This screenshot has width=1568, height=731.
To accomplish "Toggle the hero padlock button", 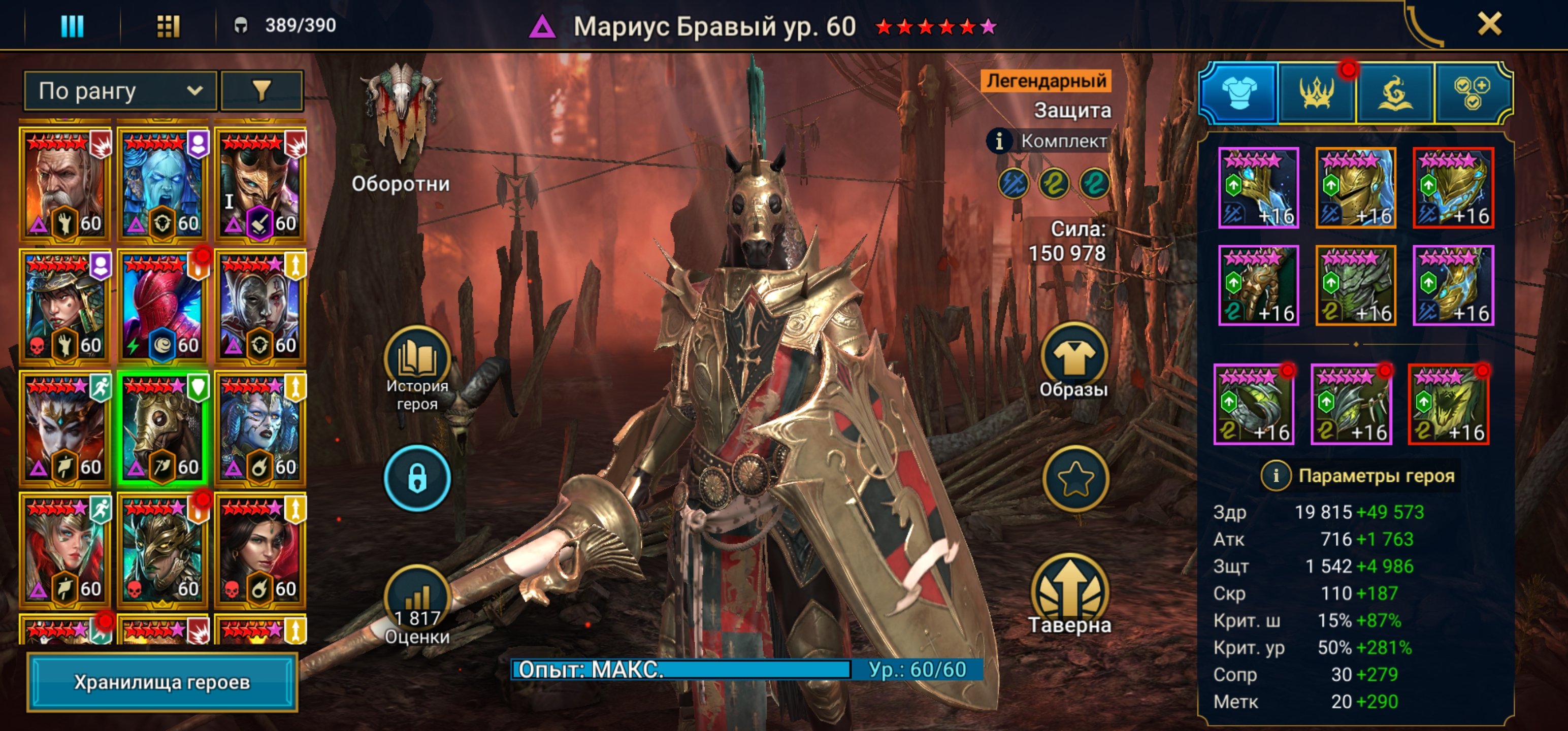I will coord(417,478).
